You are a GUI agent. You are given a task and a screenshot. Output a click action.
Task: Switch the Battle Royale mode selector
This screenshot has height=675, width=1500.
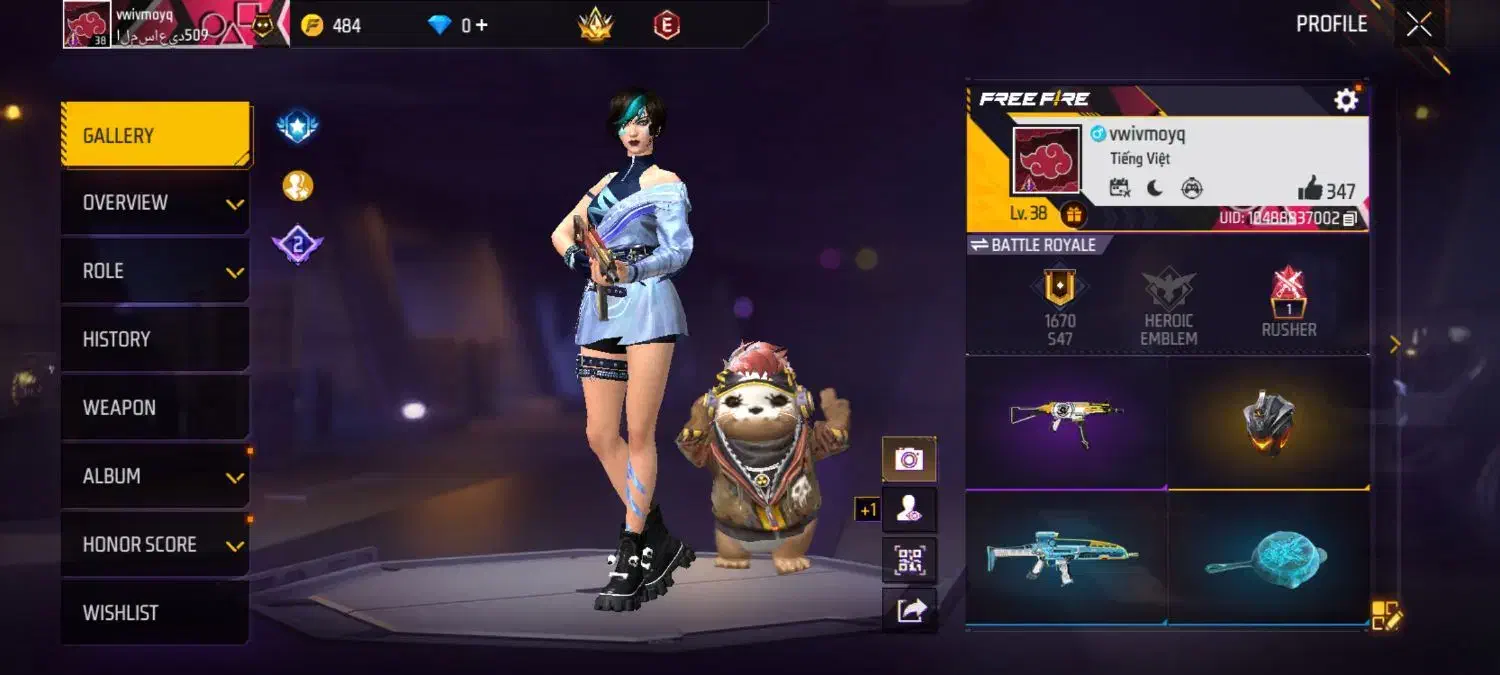click(x=1034, y=245)
